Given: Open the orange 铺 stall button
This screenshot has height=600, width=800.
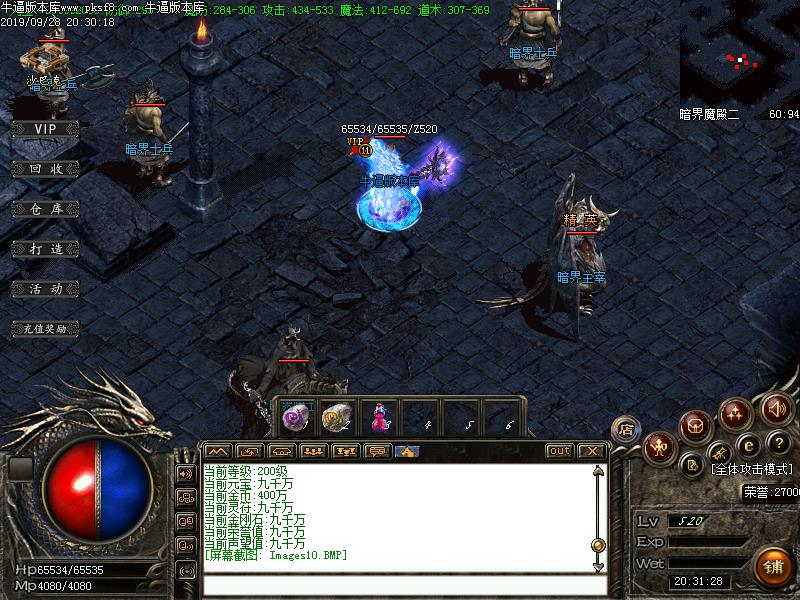Looking at the screenshot, I should [771, 566].
